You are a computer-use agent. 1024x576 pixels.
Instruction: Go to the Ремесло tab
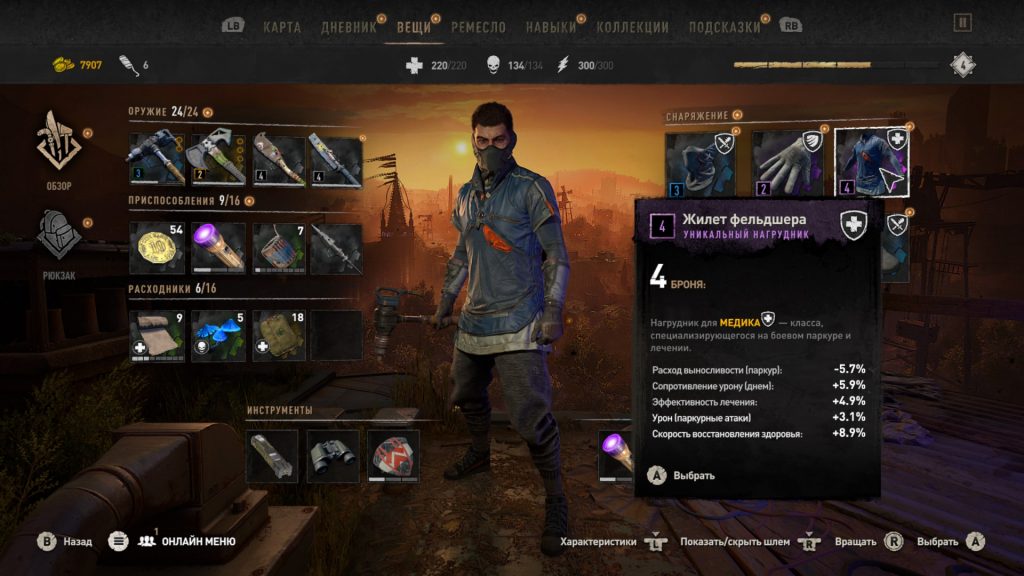point(478,27)
